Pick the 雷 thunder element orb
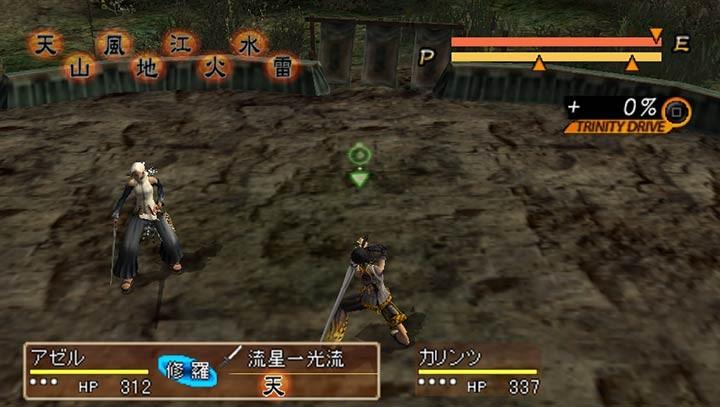 pyautogui.click(x=281, y=68)
